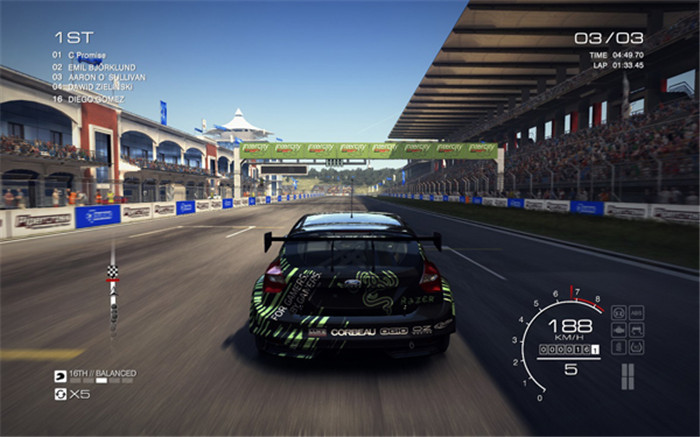Activate the flashback rewind icon
The height and width of the screenshot is (437, 700).
60,393
